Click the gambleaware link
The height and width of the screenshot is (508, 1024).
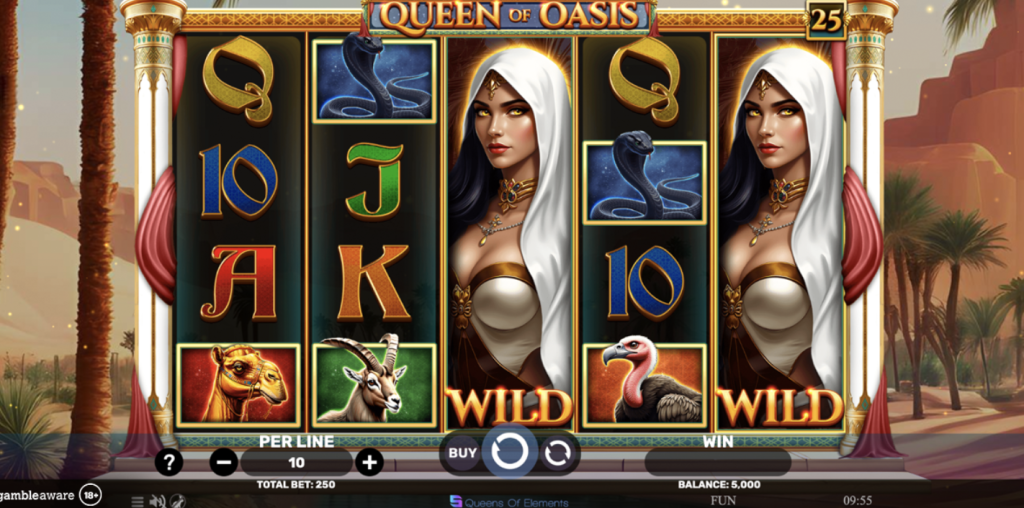(38, 495)
